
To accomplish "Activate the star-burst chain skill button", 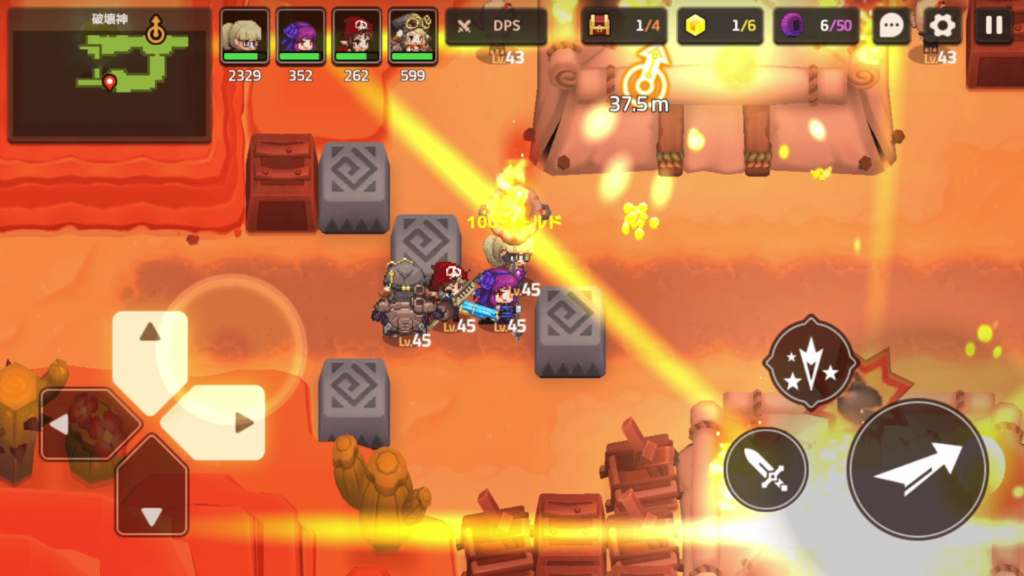I will pyautogui.click(x=810, y=362).
